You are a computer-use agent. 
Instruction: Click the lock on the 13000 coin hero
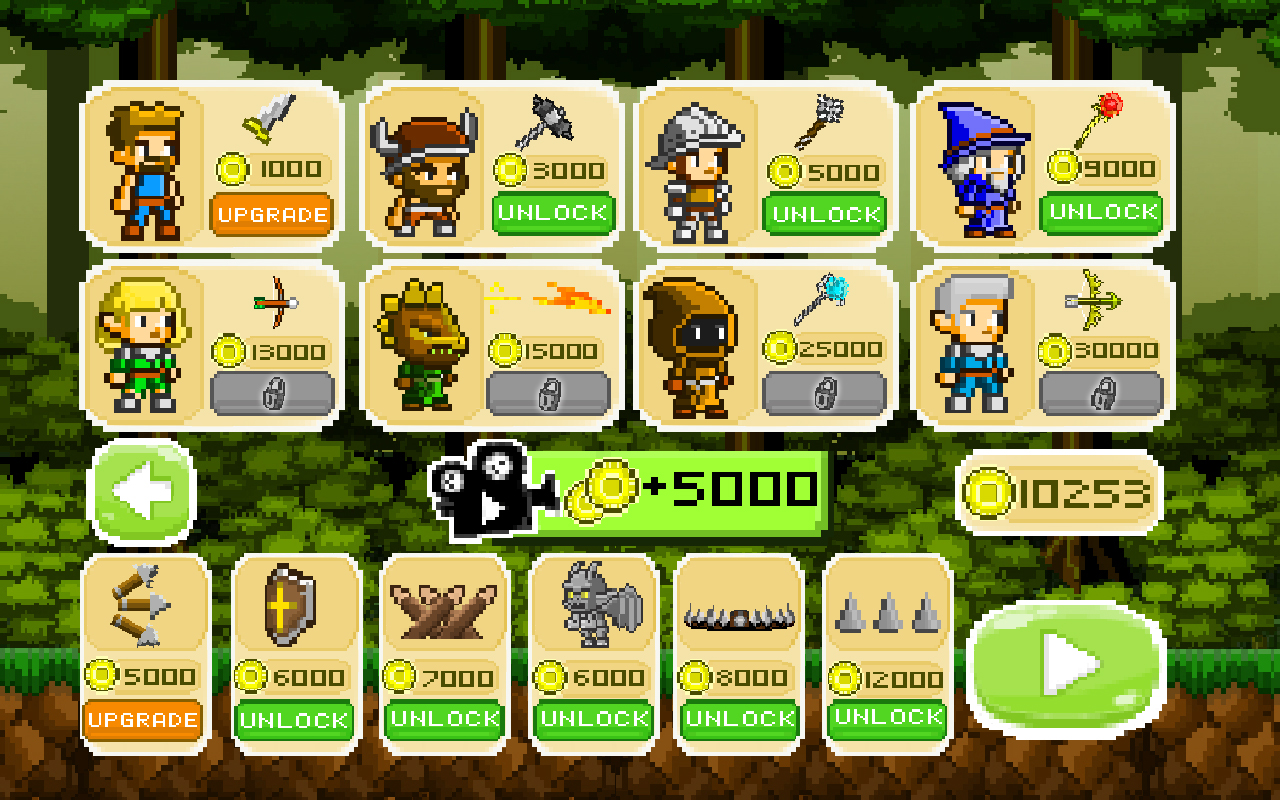point(272,391)
